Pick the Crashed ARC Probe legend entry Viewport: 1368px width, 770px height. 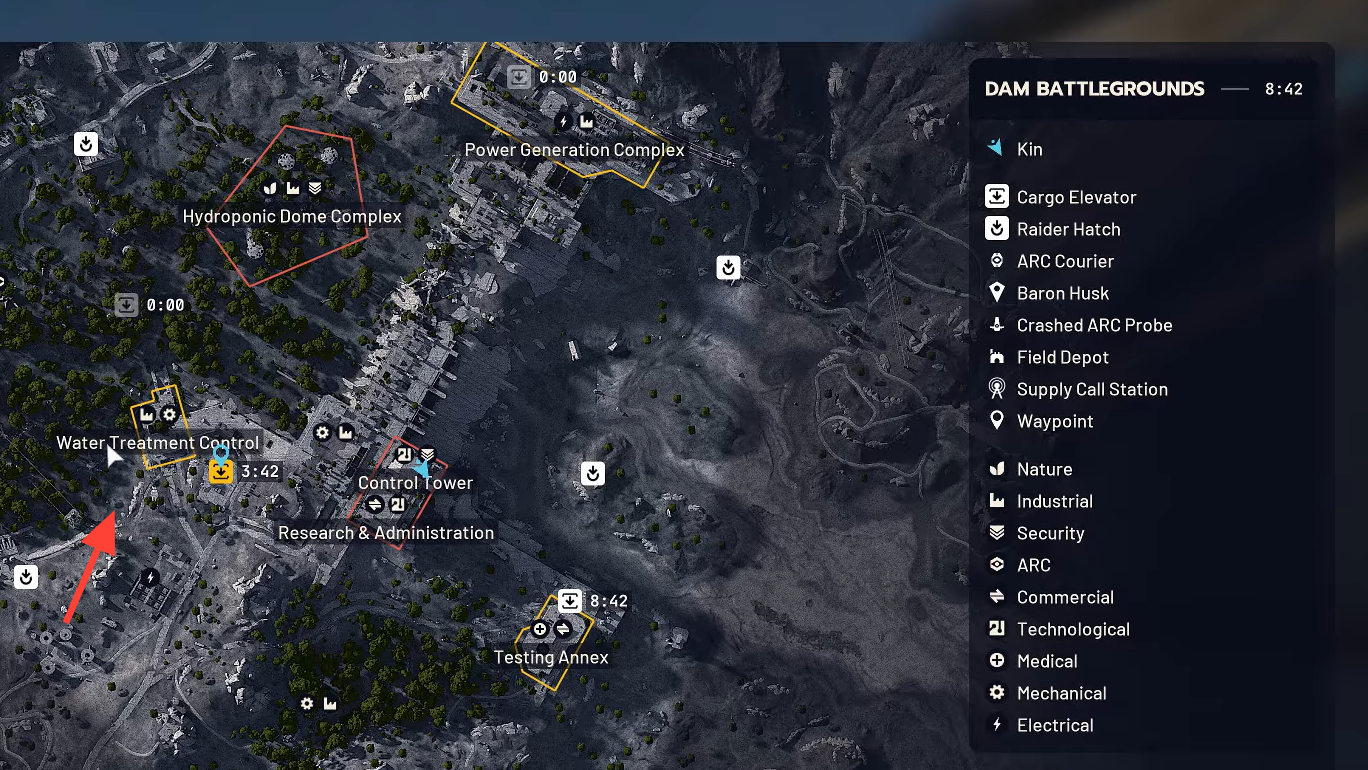[1094, 325]
